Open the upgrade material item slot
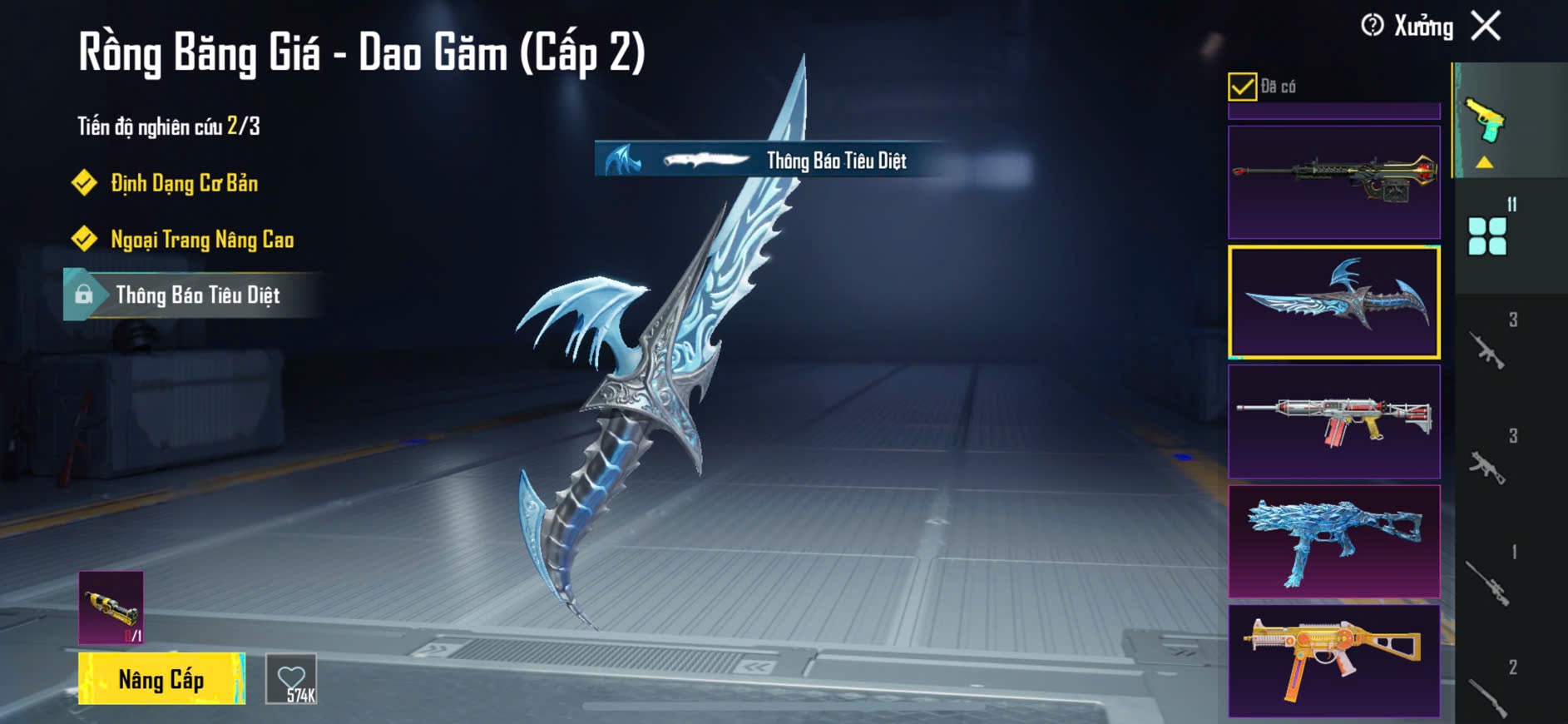This screenshot has width=1568, height=724. click(x=111, y=607)
